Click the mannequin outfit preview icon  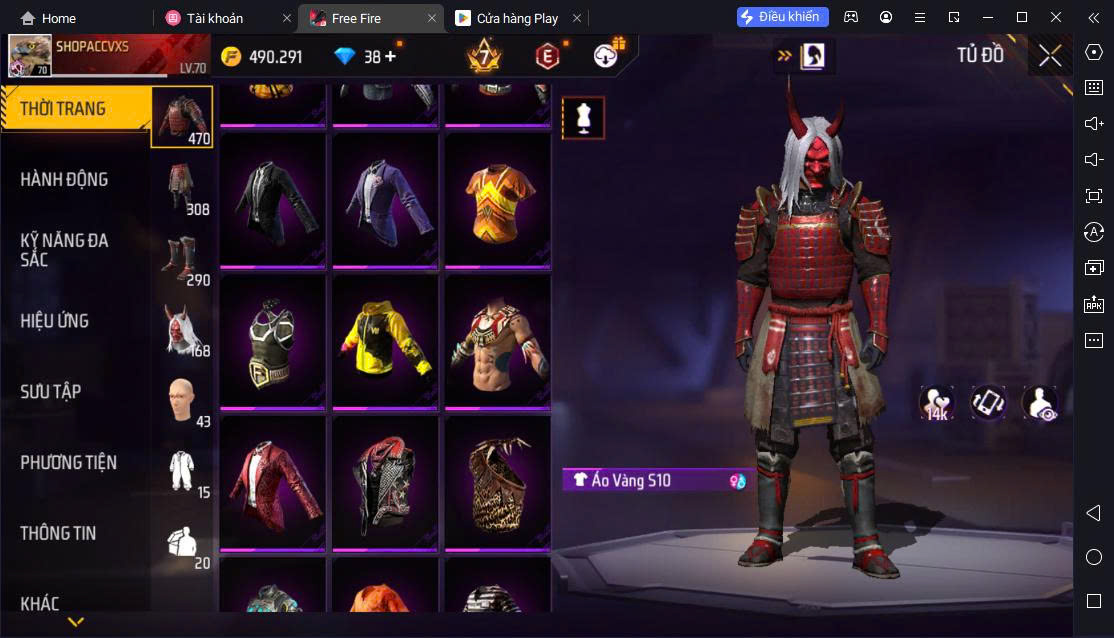pos(583,118)
